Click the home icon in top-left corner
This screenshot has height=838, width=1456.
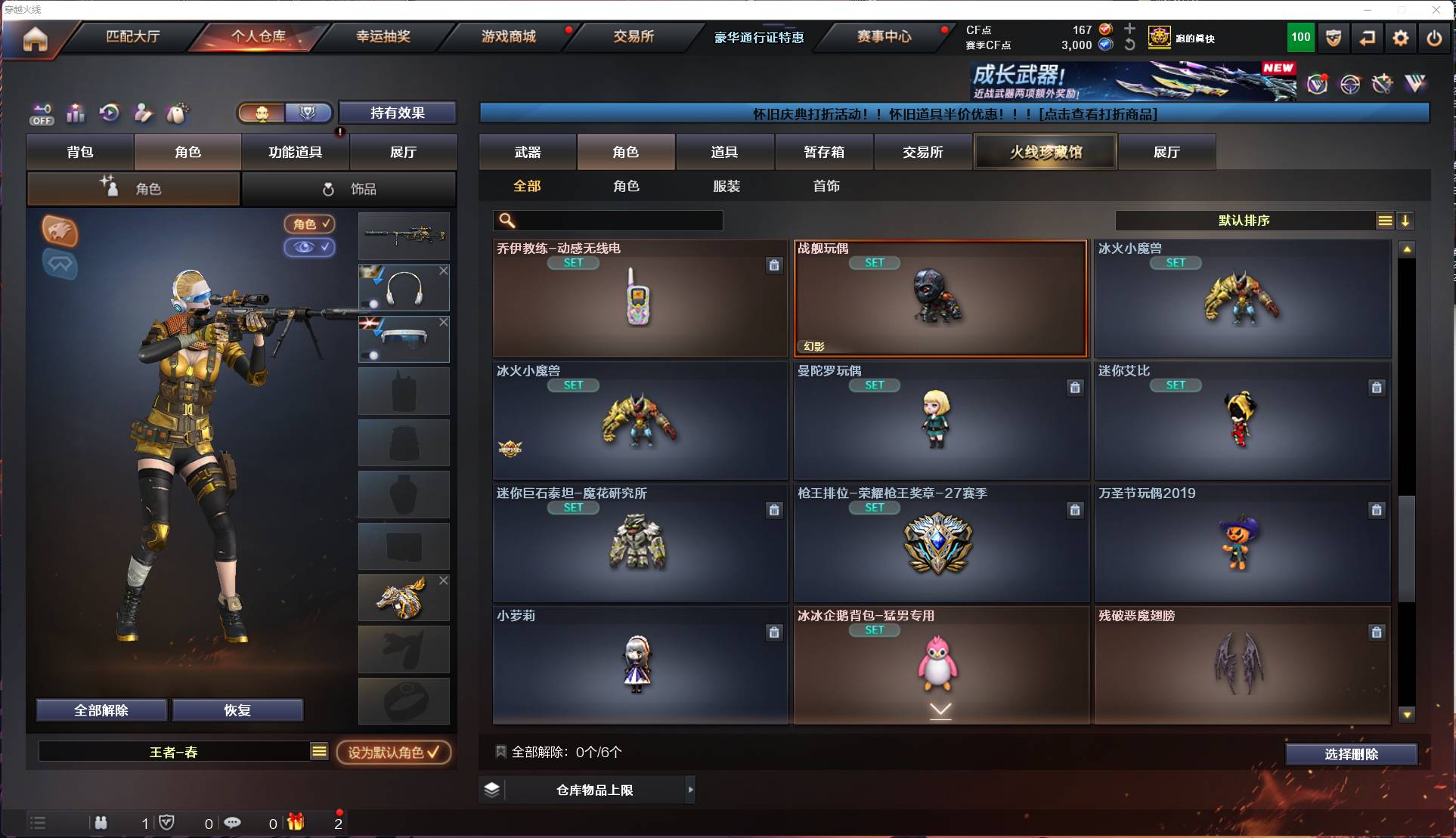[36, 39]
